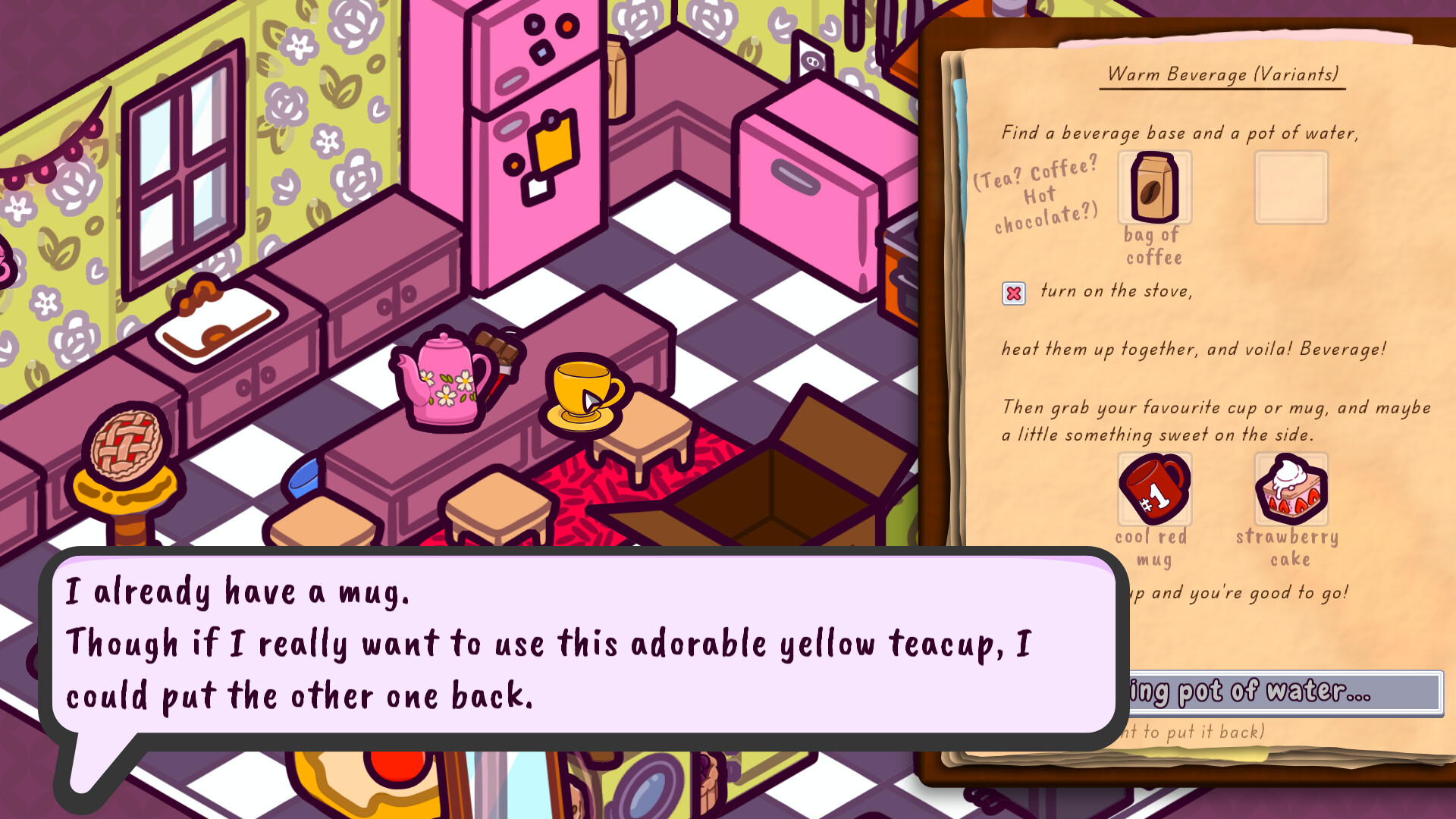Click the empty pot of water slot
Viewport: 1456px width, 819px height.
(x=1291, y=187)
